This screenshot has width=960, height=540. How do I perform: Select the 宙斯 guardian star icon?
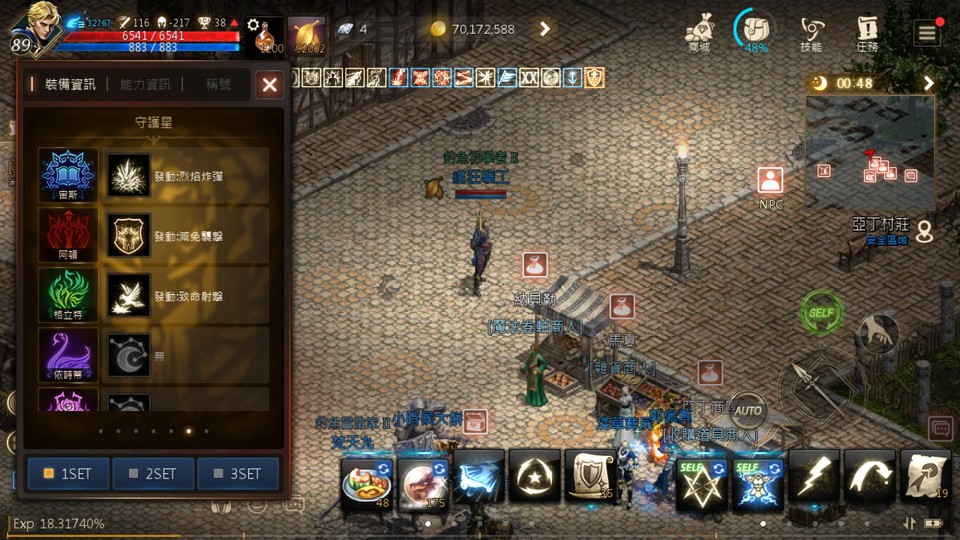(68, 174)
